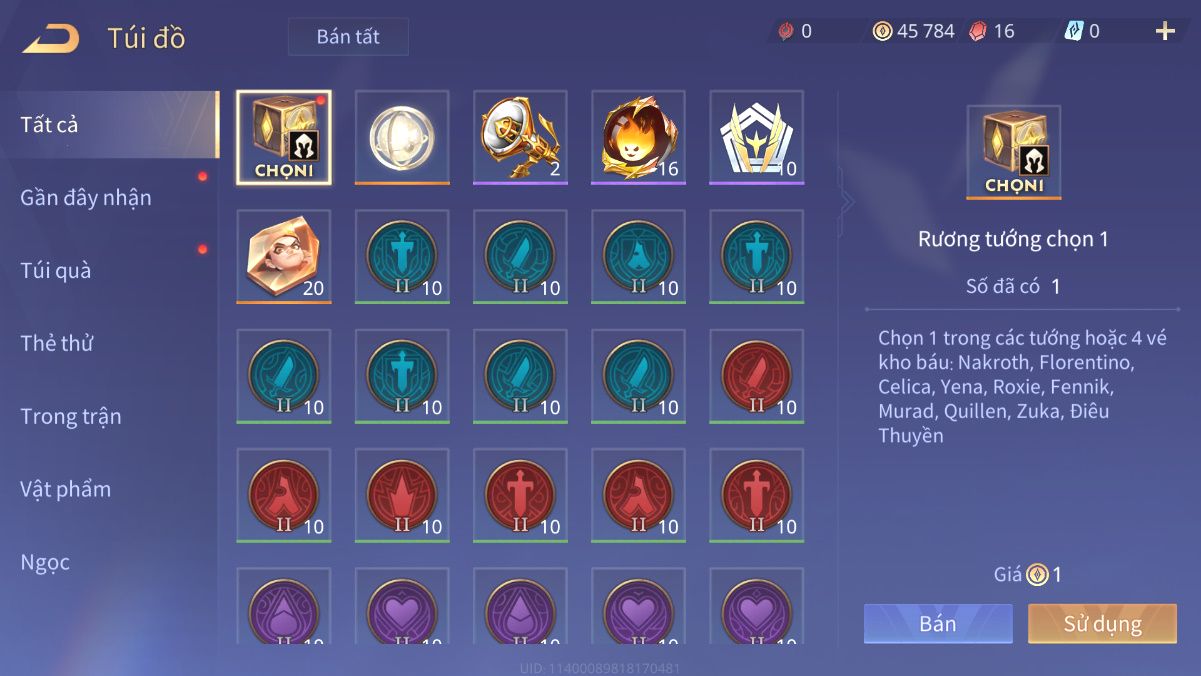
Task: Select the white orb item slot
Action: tap(402, 138)
